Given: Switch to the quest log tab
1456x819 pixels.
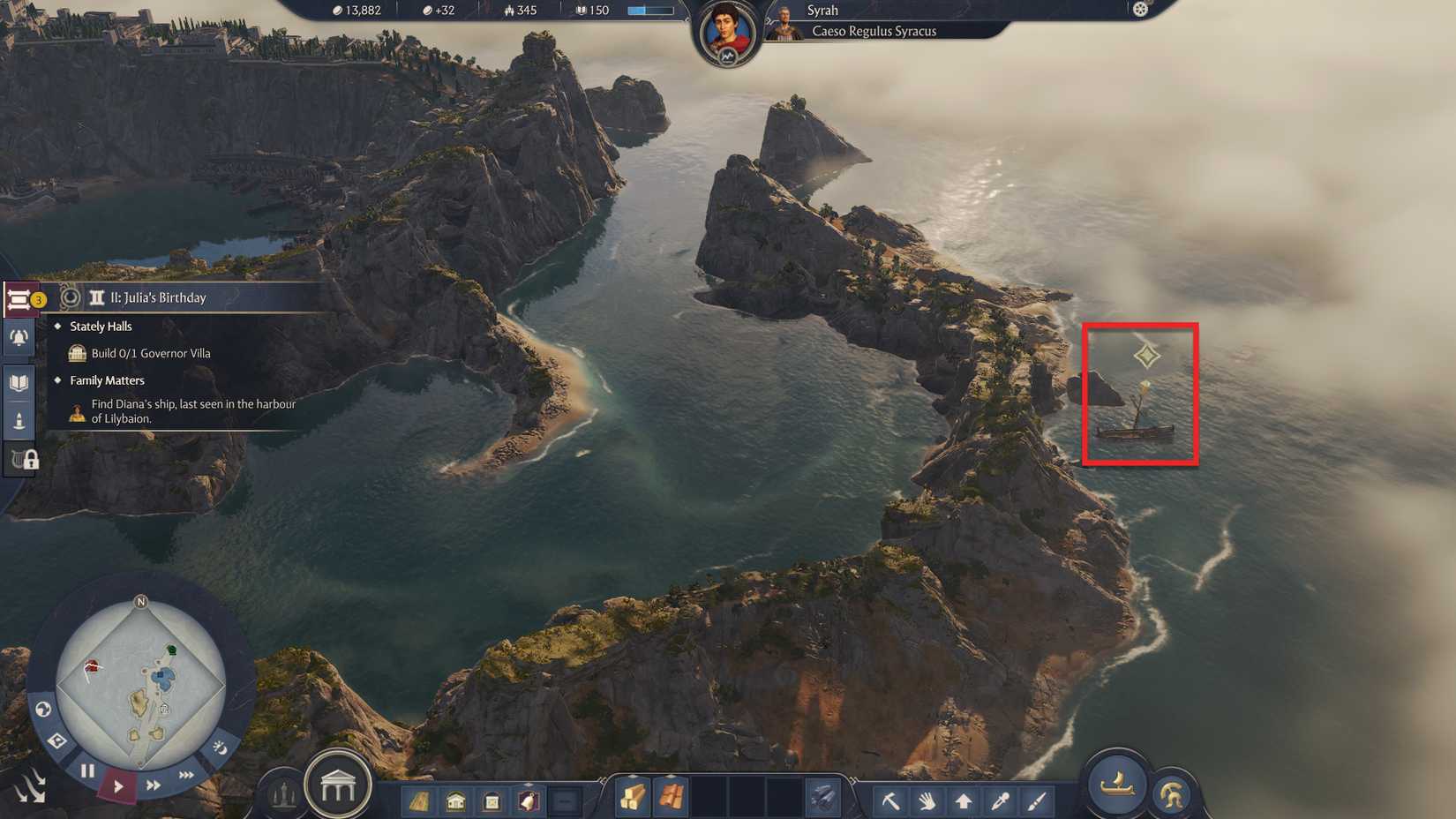Looking at the screenshot, I should [19, 298].
